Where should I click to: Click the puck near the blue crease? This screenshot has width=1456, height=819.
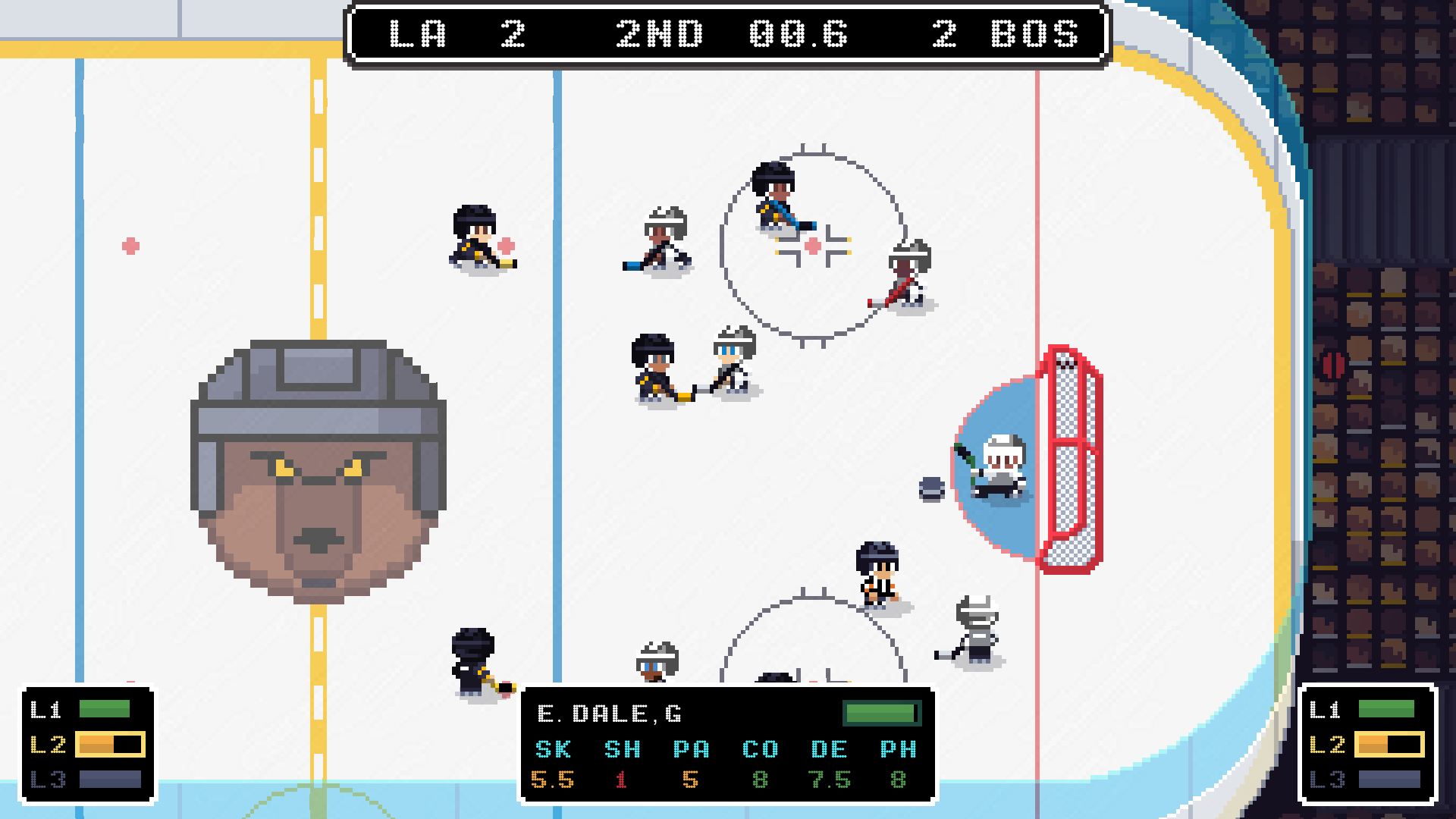(930, 491)
